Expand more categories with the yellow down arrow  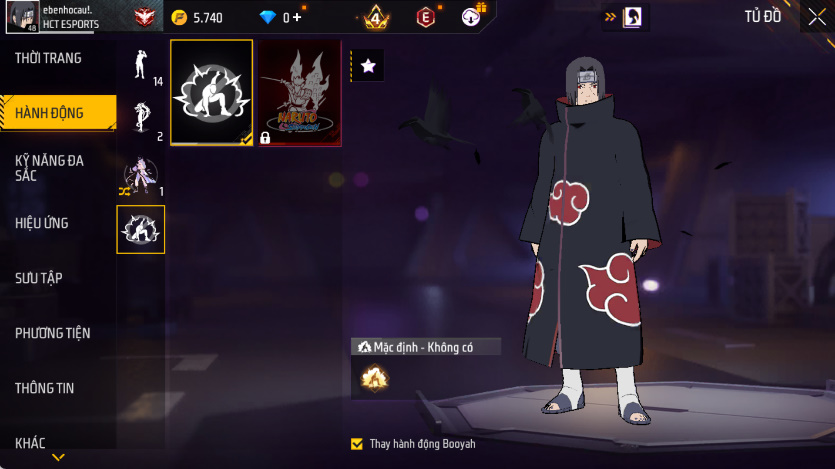[x=58, y=457]
